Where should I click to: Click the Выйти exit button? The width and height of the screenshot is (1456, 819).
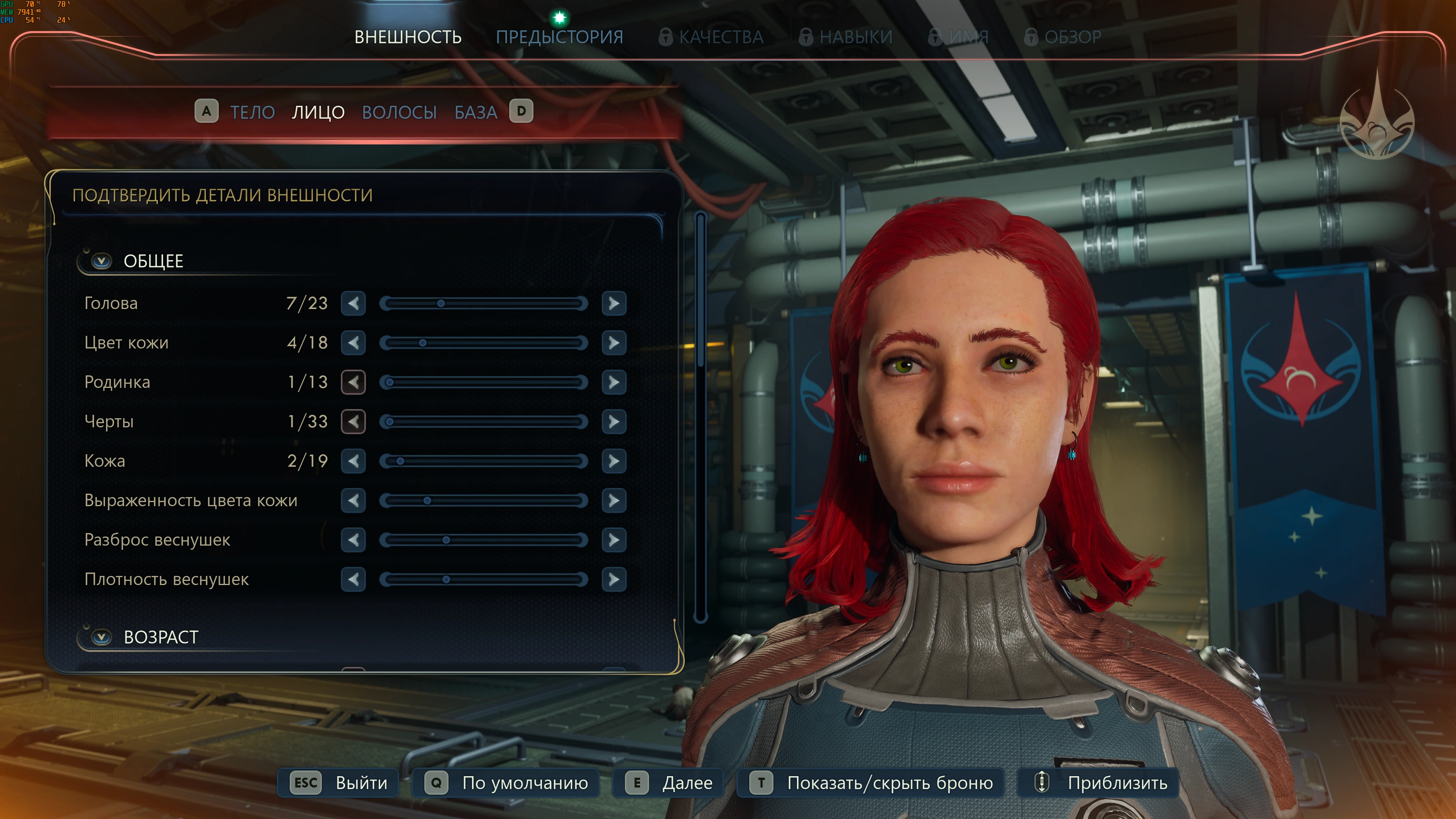[x=339, y=783]
